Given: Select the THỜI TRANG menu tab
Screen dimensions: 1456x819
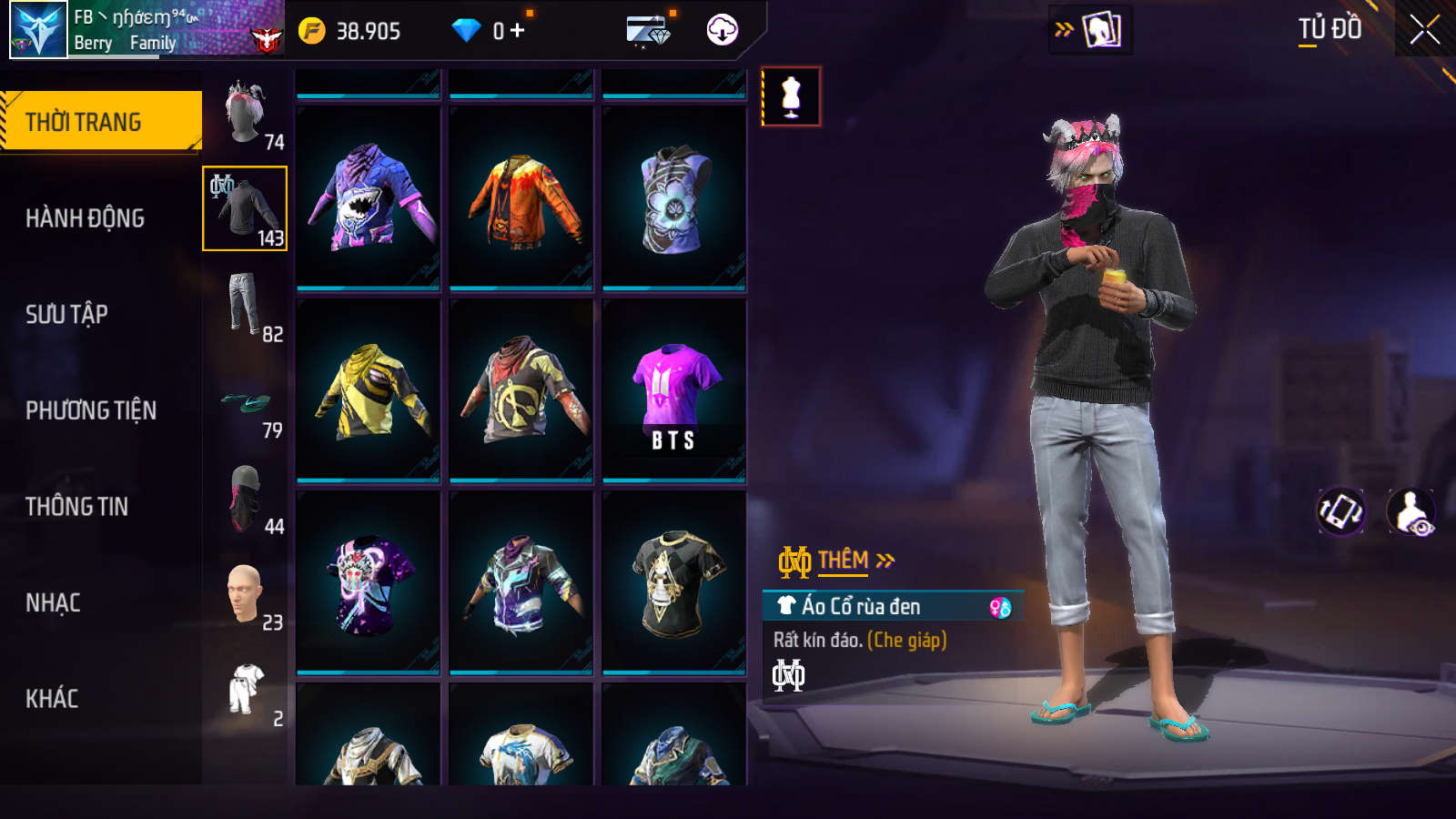Looking at the screenshot, I should [x=100, y=121].
